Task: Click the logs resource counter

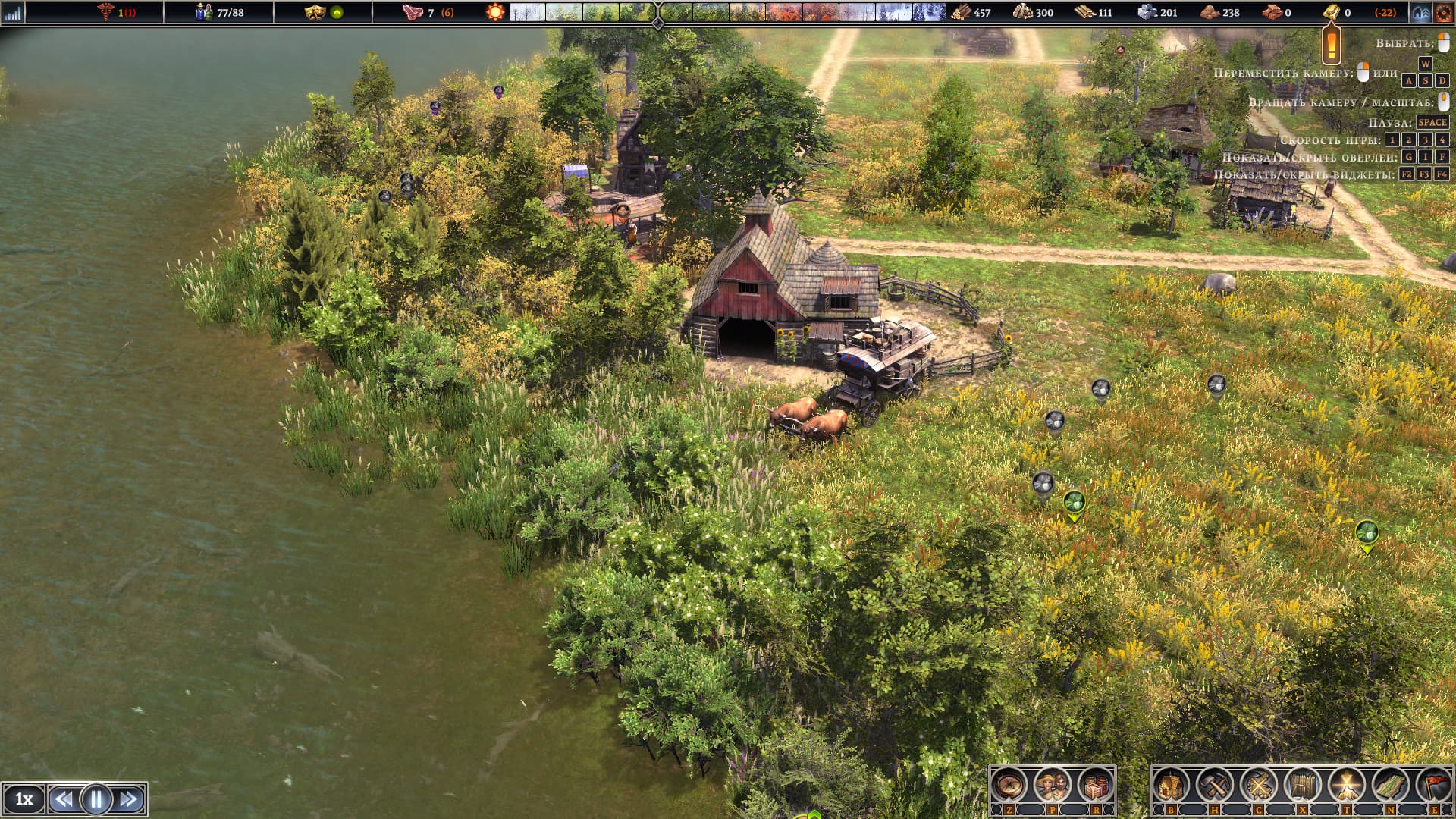Action: coord(1024,12)
